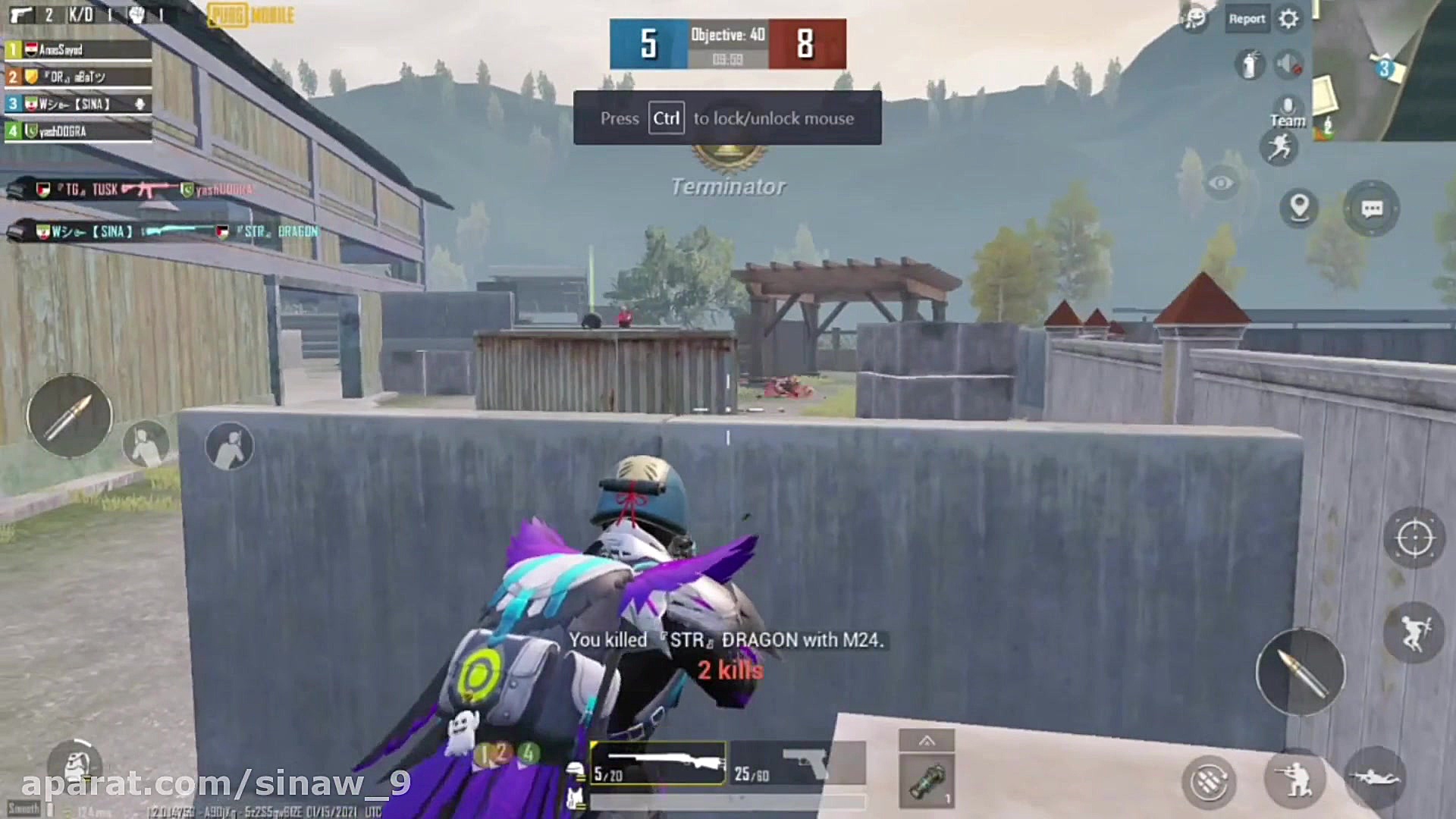The width and height of the screenshot is (1456, 819).
Task: Select the M24 sniper rifle weapon slot
Action: pyautogui.click(x=657, y=764)
